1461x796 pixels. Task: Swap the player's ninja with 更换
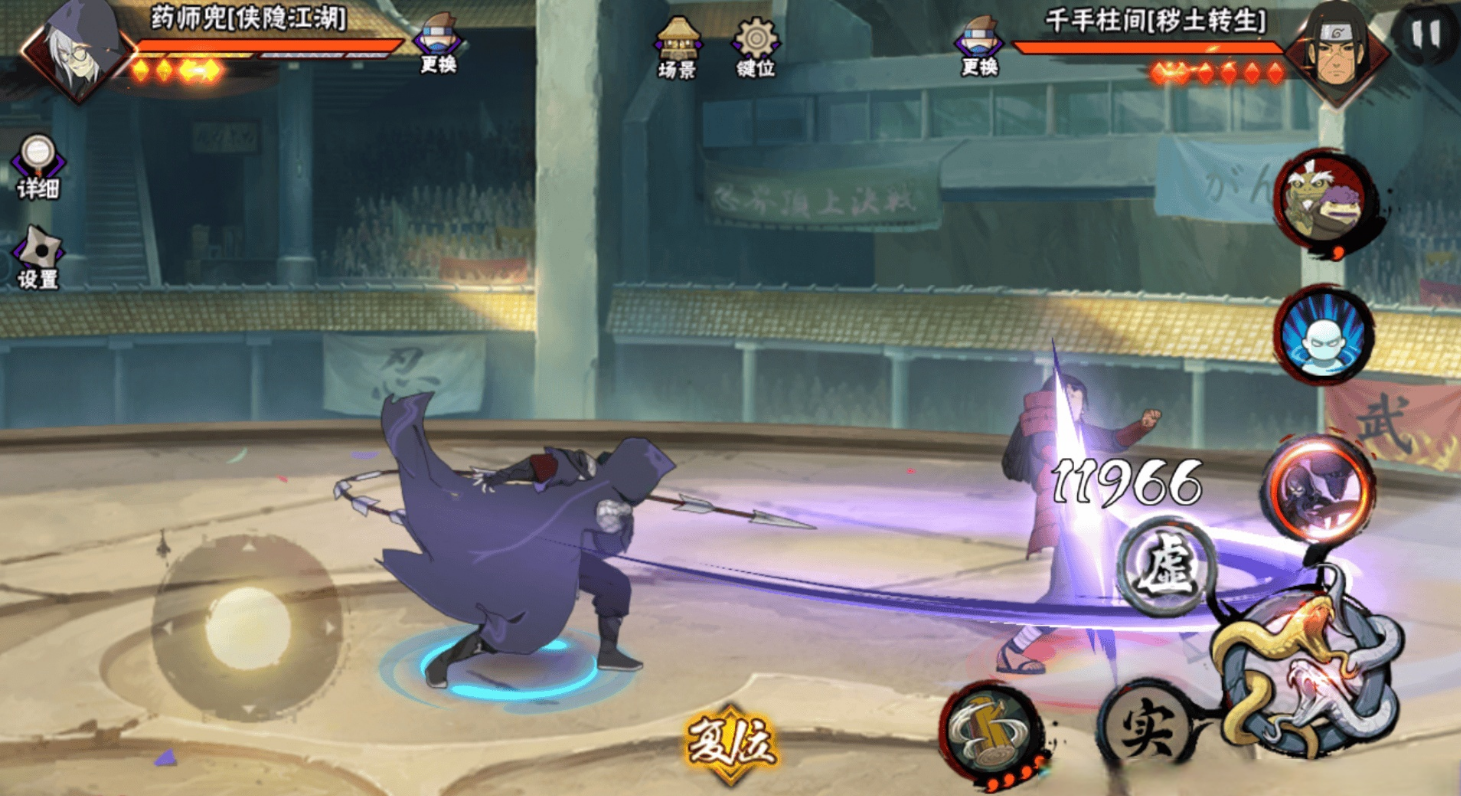point(438,44)
